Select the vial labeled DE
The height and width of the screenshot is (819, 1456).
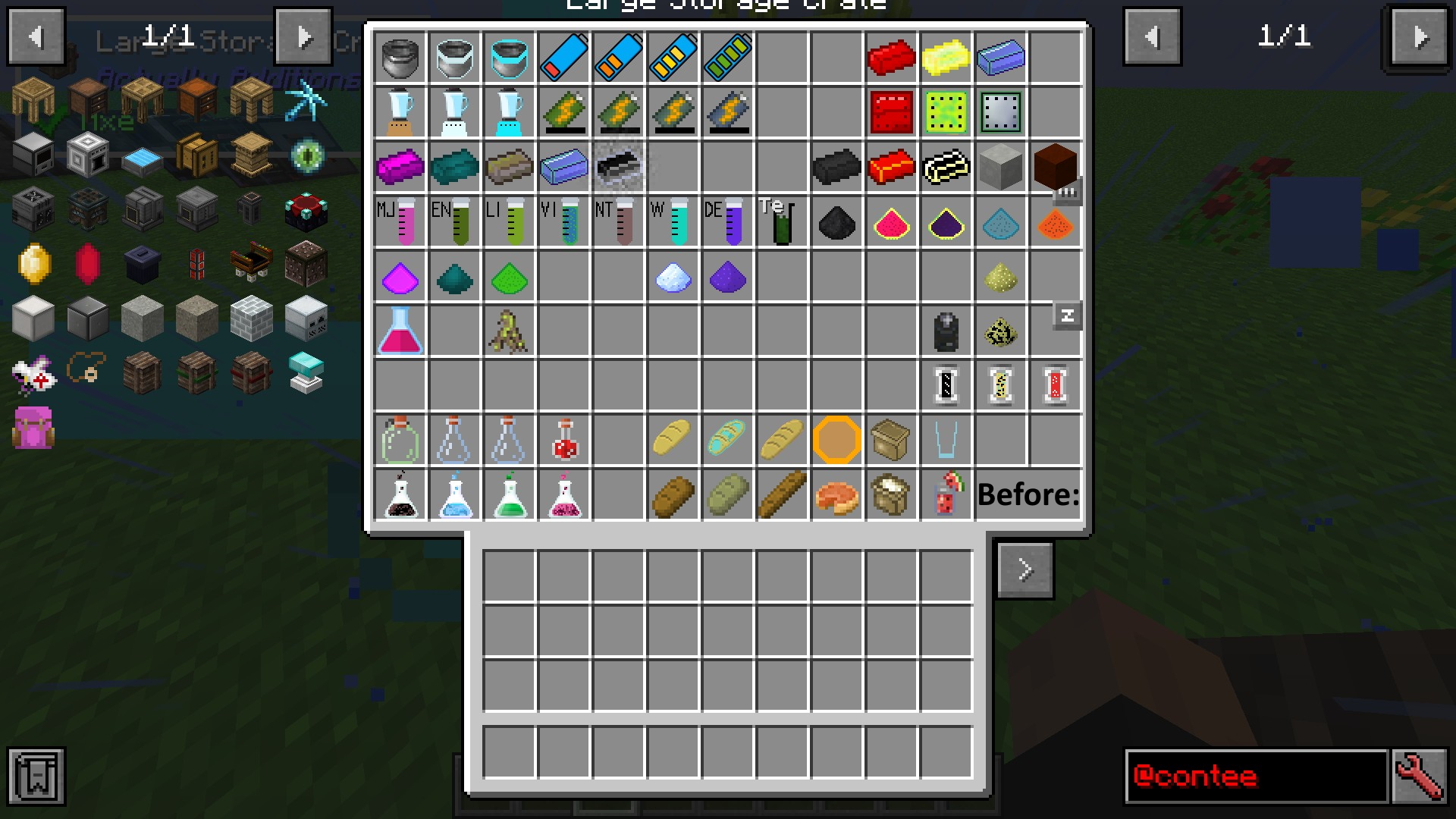[x=727, y=222]
